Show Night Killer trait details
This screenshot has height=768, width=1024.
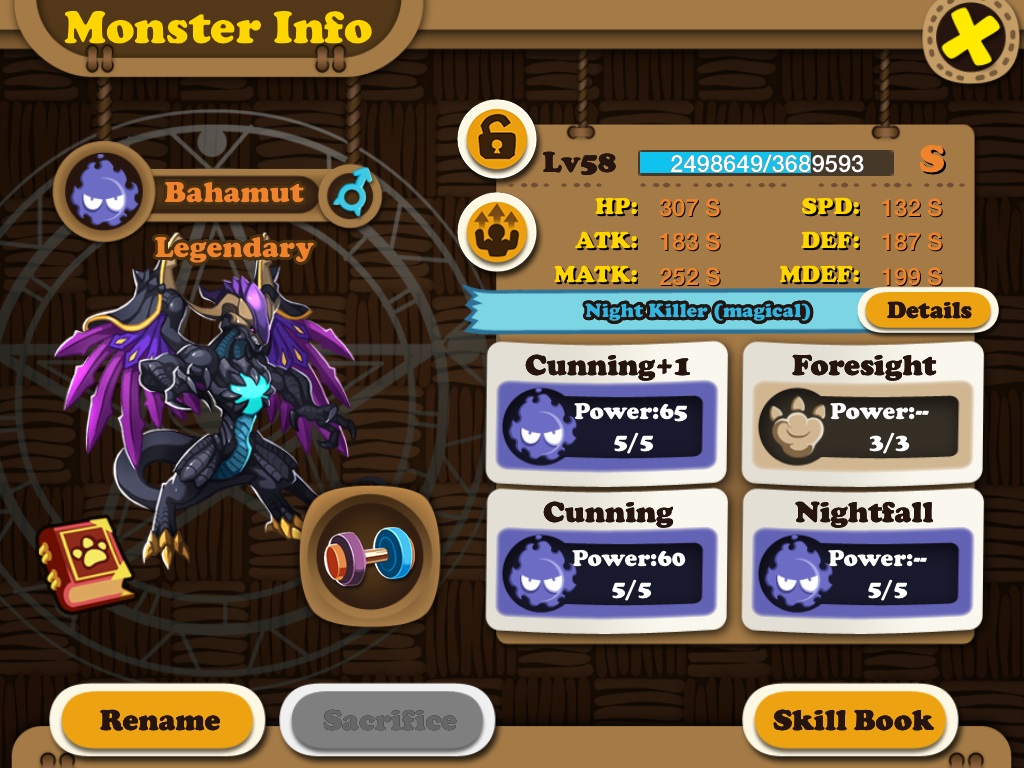[x=928, y=310]
